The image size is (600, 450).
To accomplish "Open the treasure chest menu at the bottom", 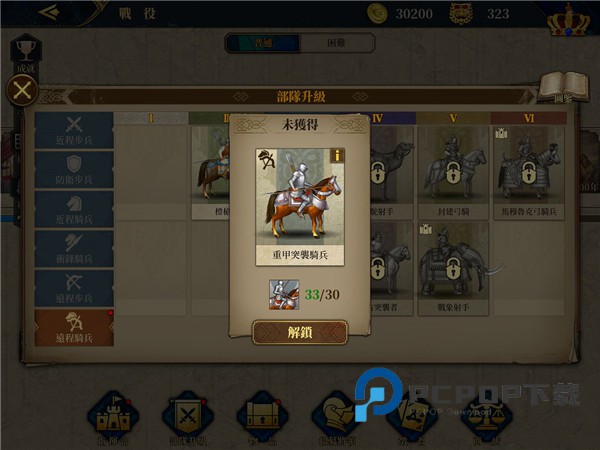I will coord(262,416).
